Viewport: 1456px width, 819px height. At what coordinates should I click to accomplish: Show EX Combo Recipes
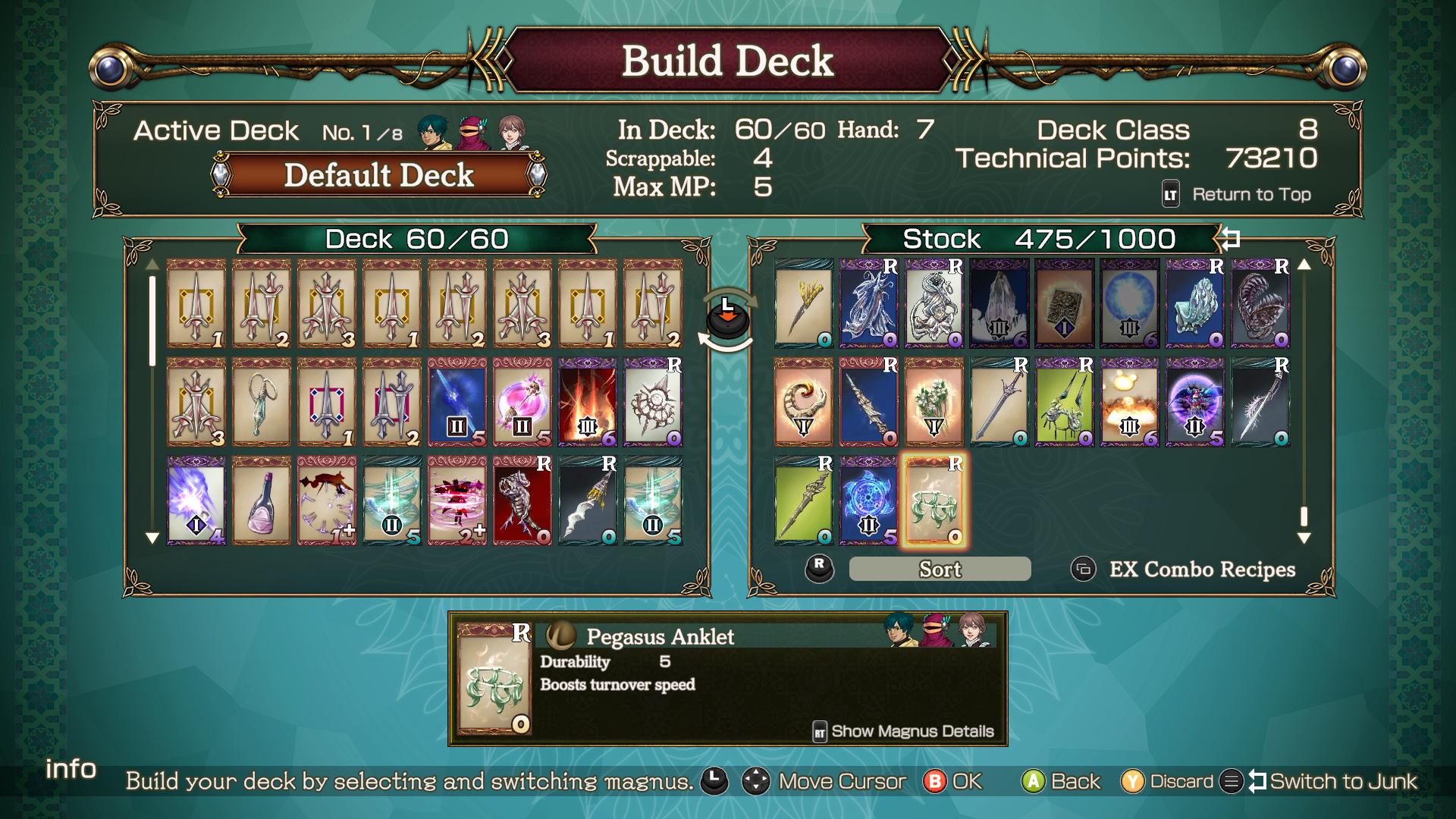point(1201,569)
